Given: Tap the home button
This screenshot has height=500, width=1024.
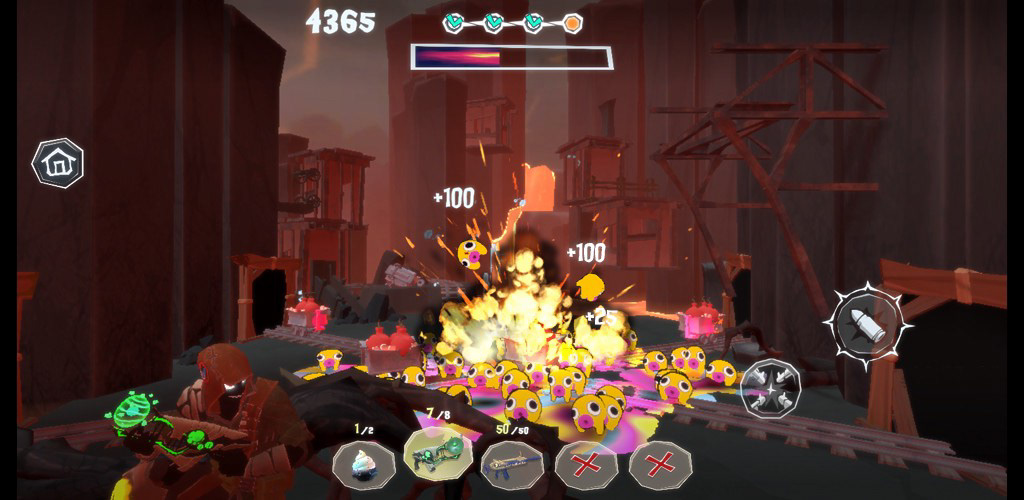Looking at the screenshot, I should tap(58, 163).
